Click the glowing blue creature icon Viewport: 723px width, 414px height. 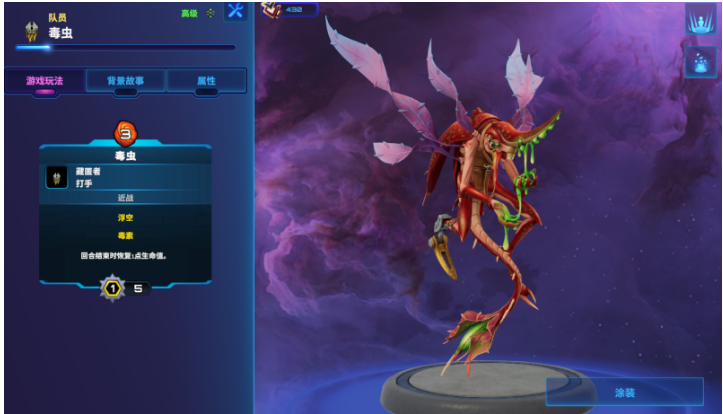pyautogui.click(x=699, y=62)
